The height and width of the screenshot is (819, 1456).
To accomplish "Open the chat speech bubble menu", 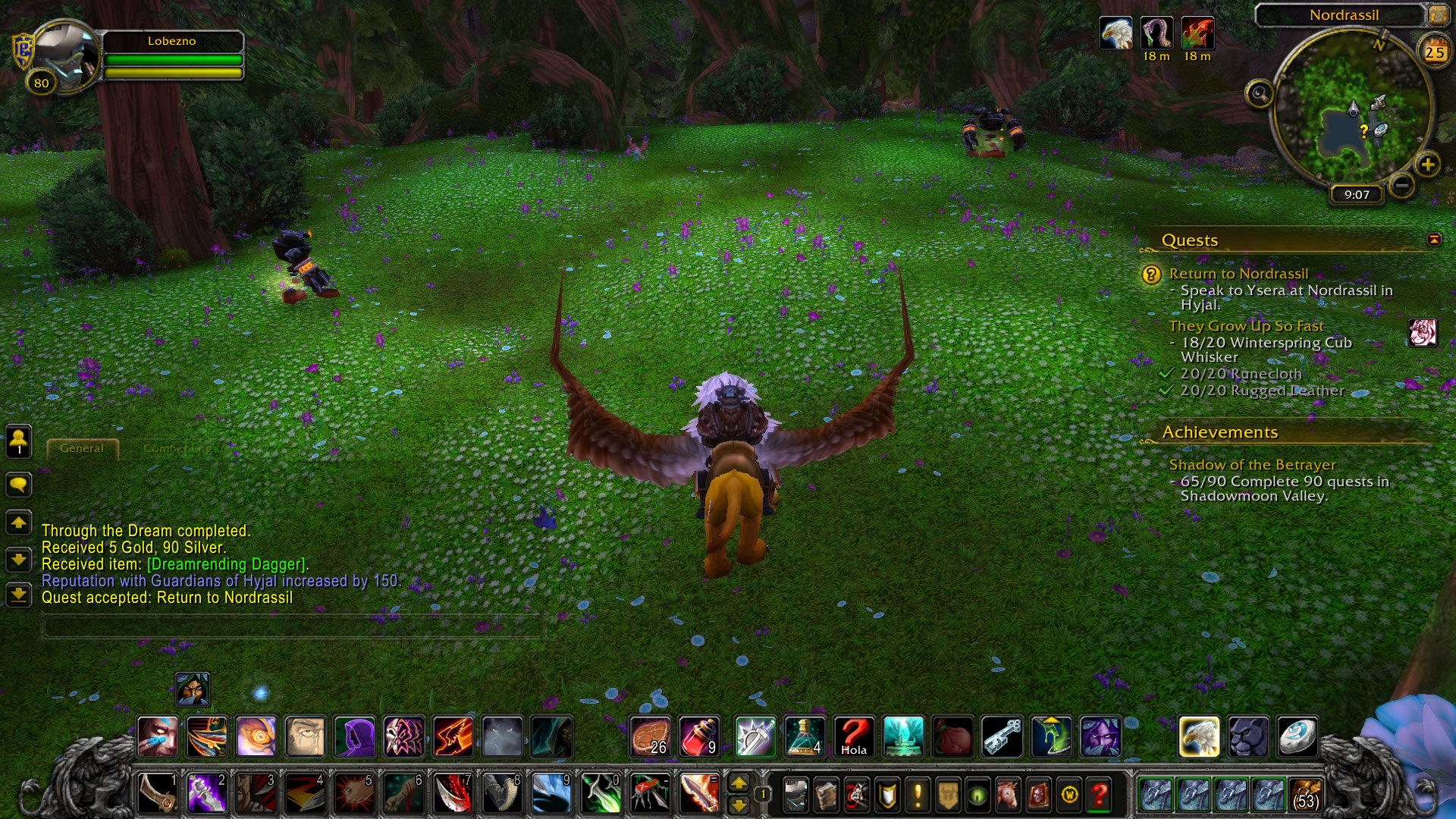I will (19, 485).
